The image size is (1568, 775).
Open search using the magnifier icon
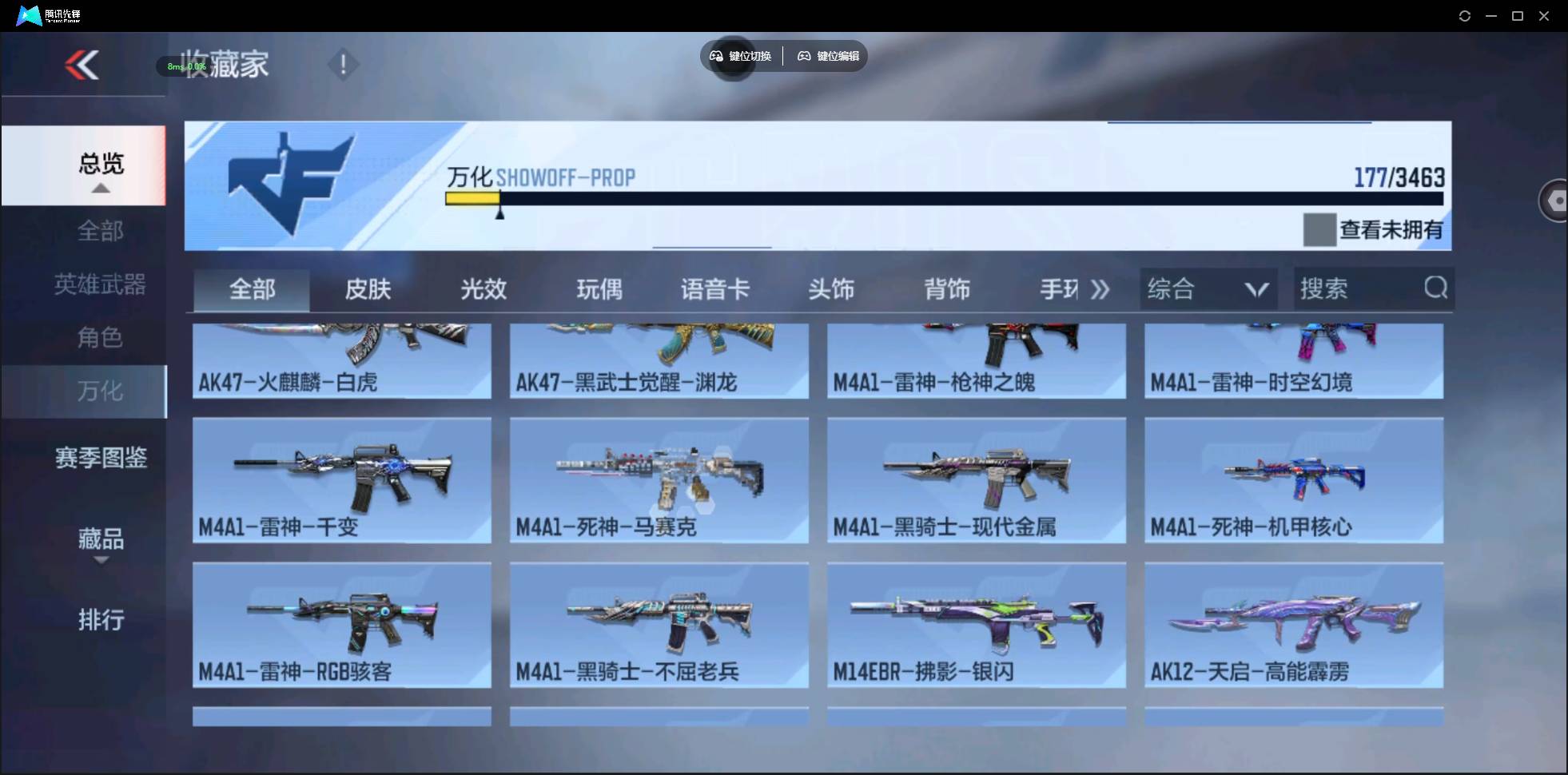[1436, 288]
